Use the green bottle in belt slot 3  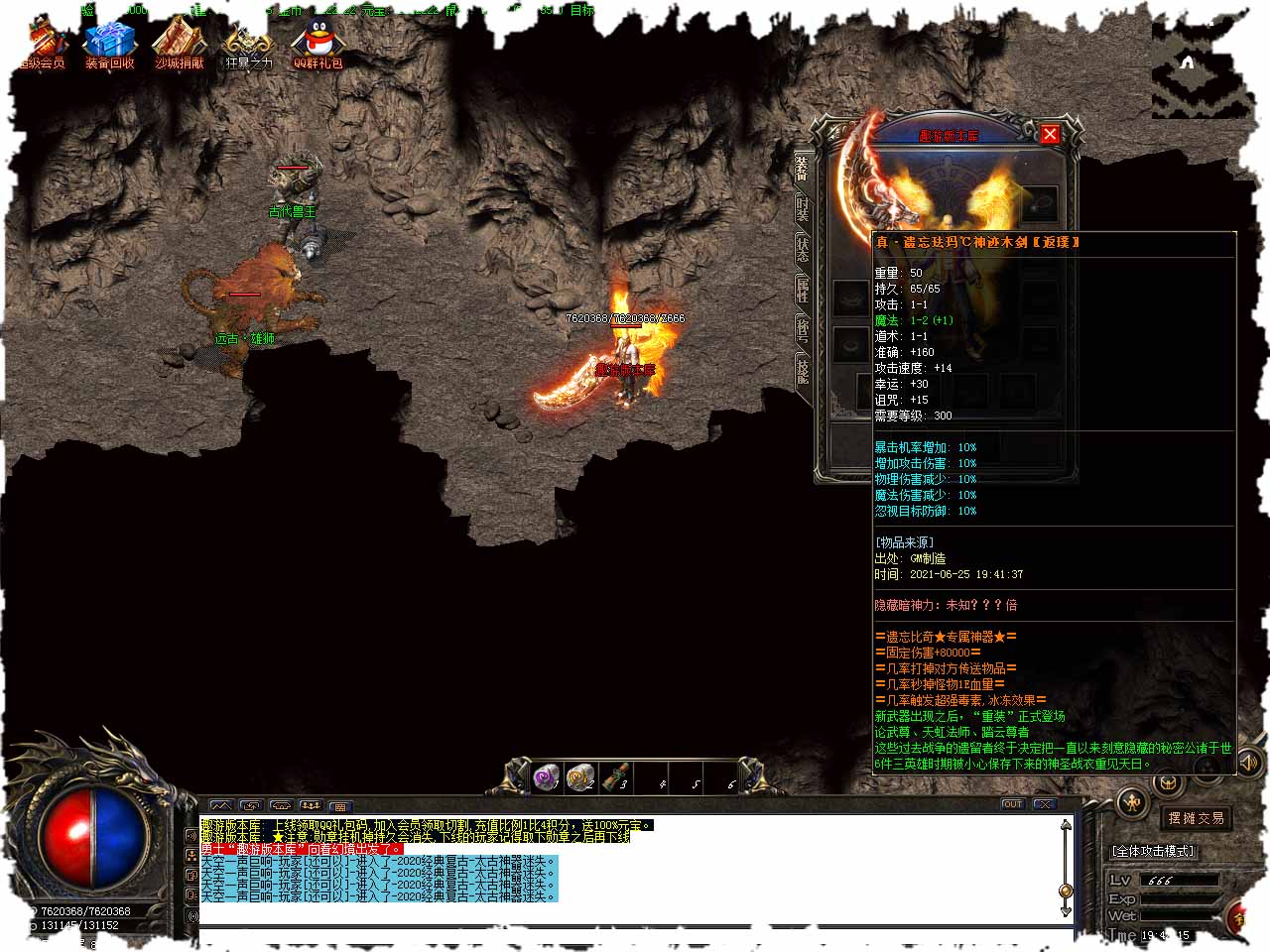tap(614, 776)
